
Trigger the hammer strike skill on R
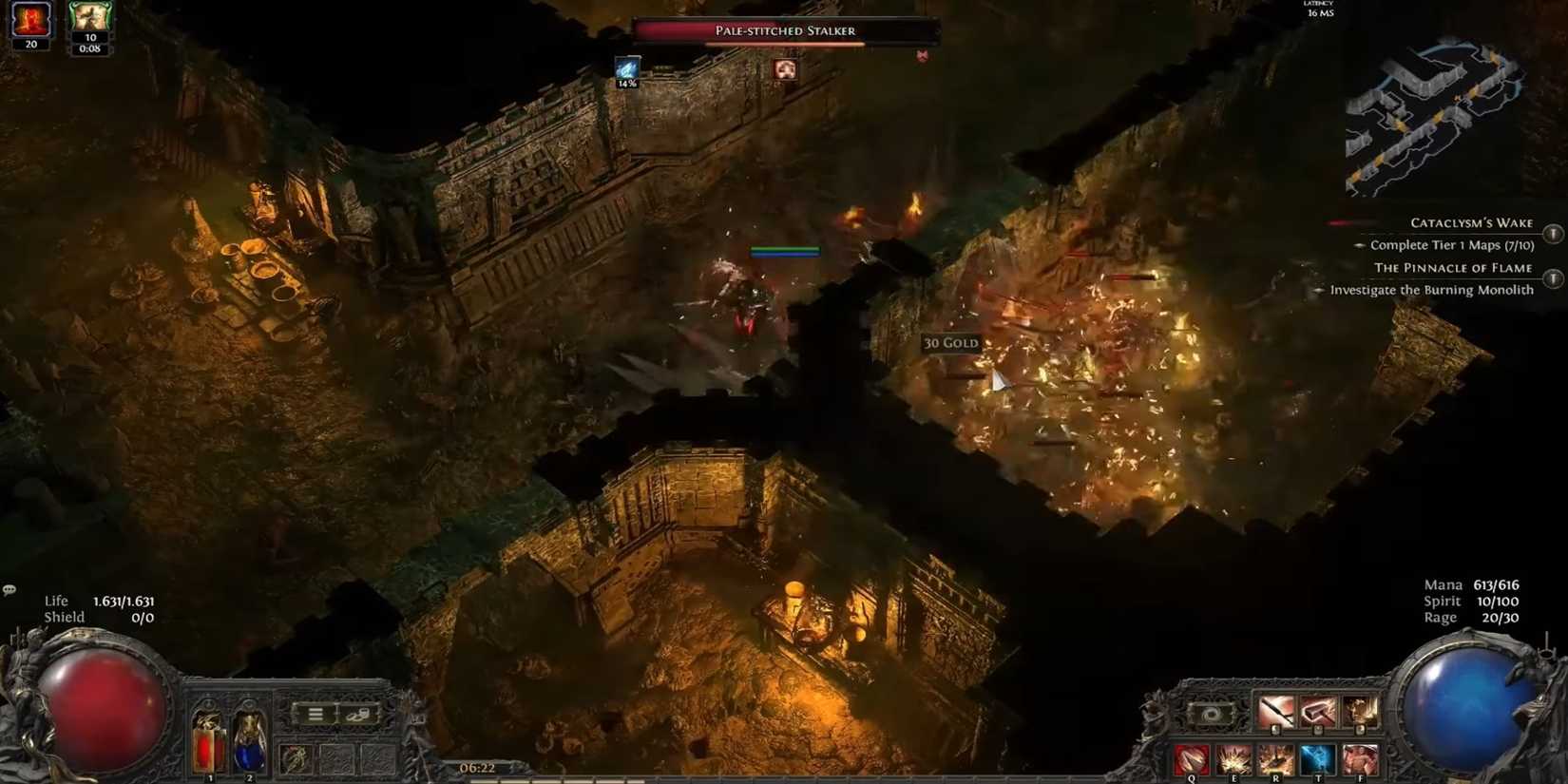click(1276, 758)
